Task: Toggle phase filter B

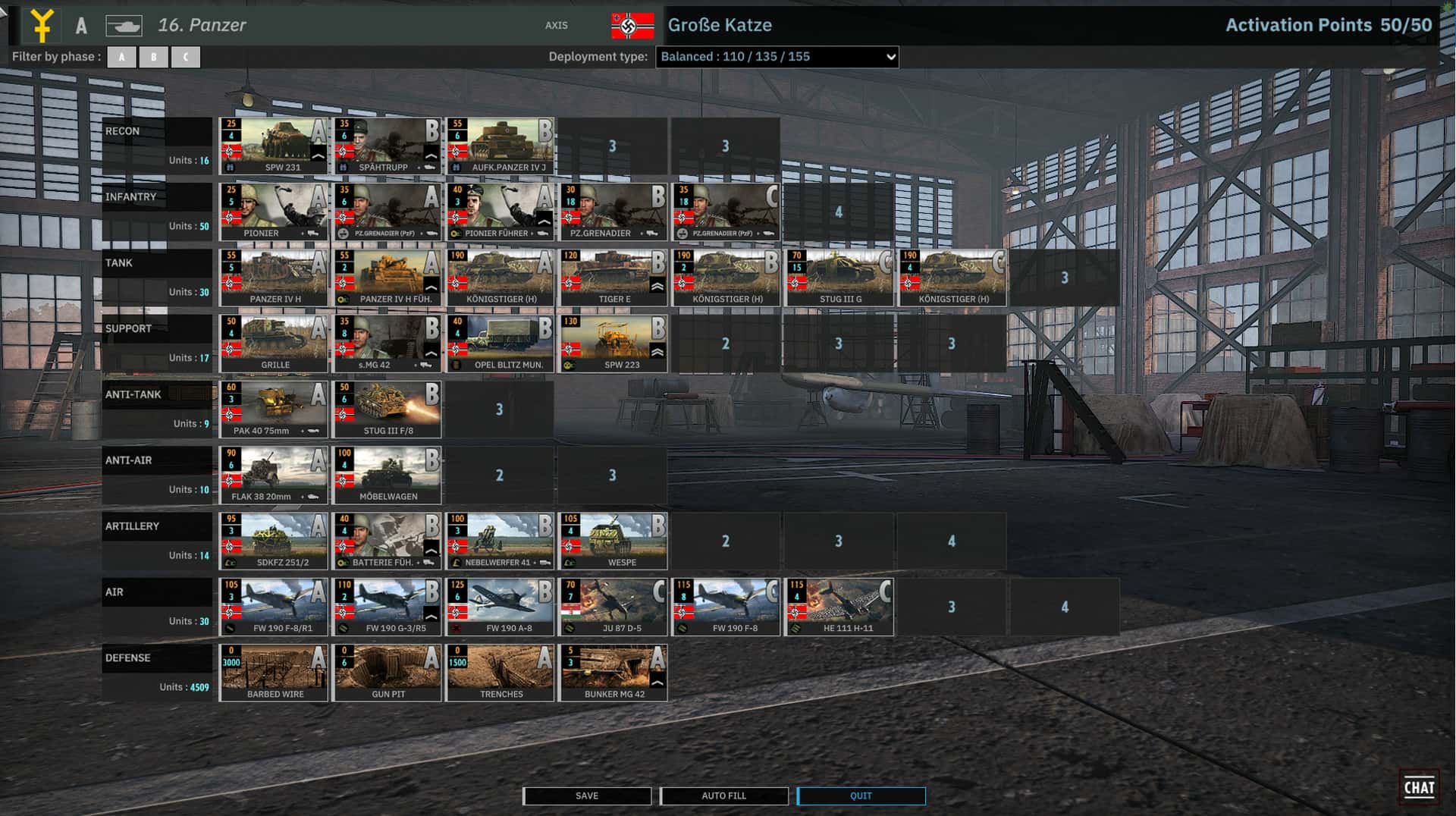Action: [x=153, y=56]
